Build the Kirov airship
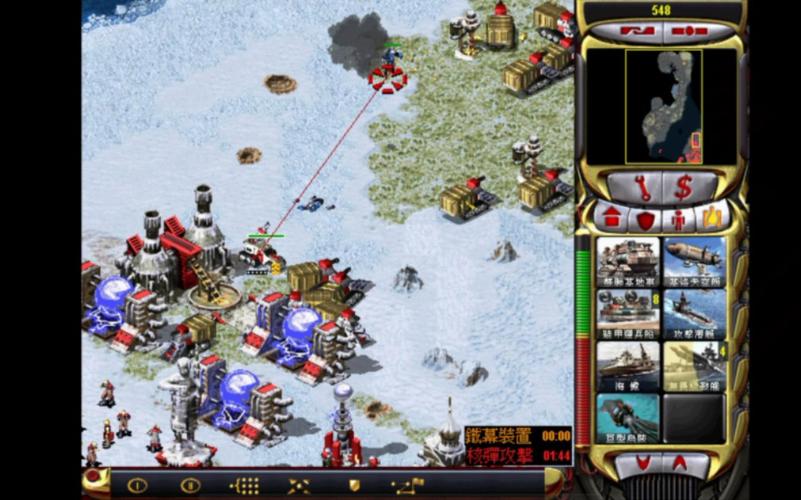The image size is (801, 500). click(695, 262)
